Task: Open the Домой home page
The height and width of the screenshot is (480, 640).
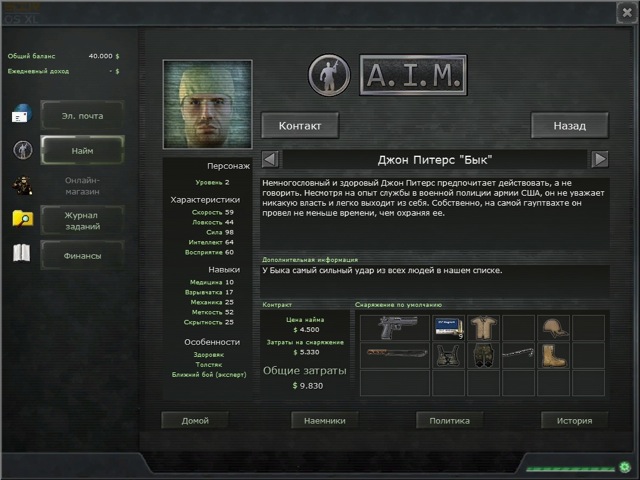Action: (x=195, y=421)
